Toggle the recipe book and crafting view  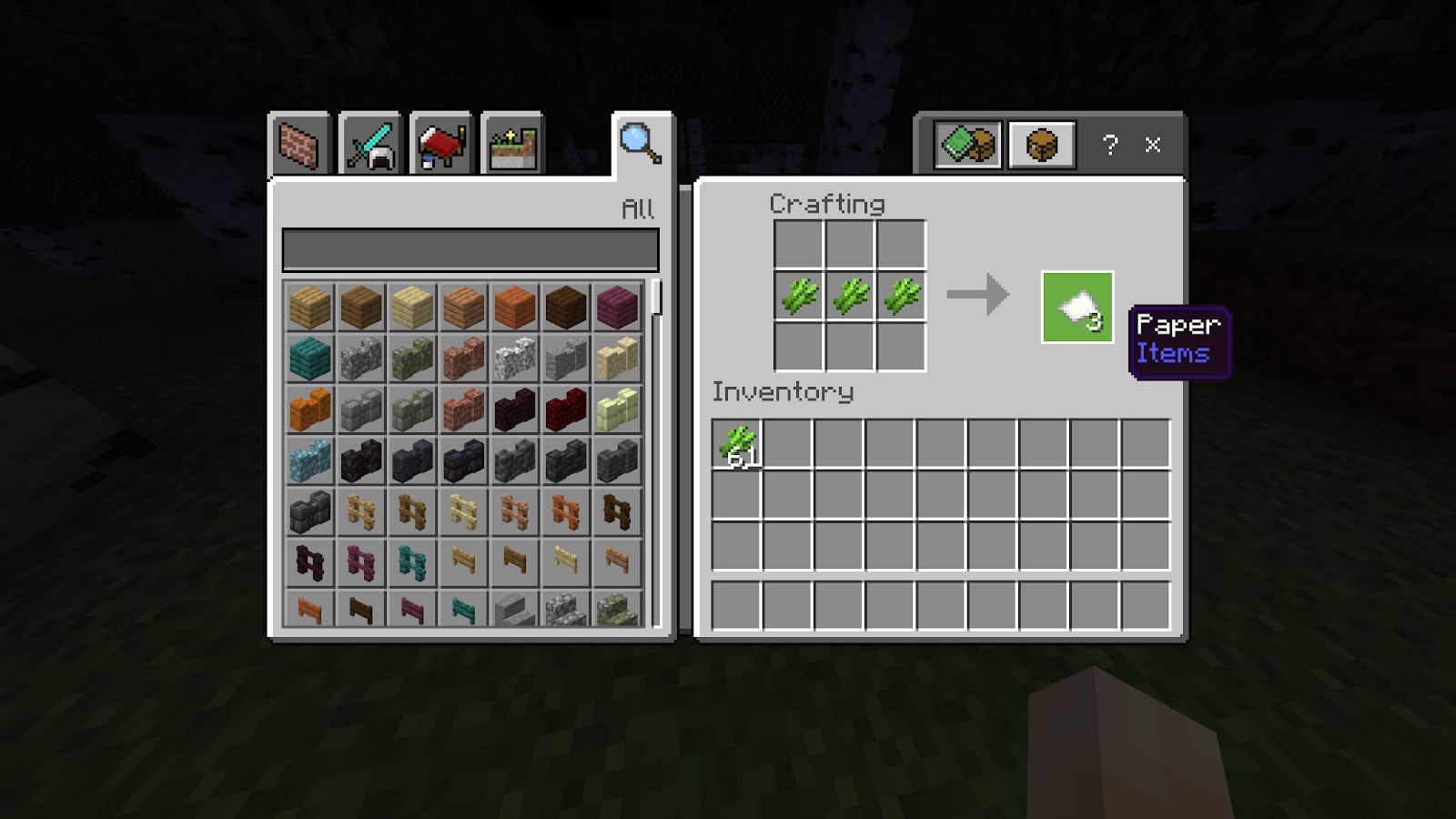point(967,144)
